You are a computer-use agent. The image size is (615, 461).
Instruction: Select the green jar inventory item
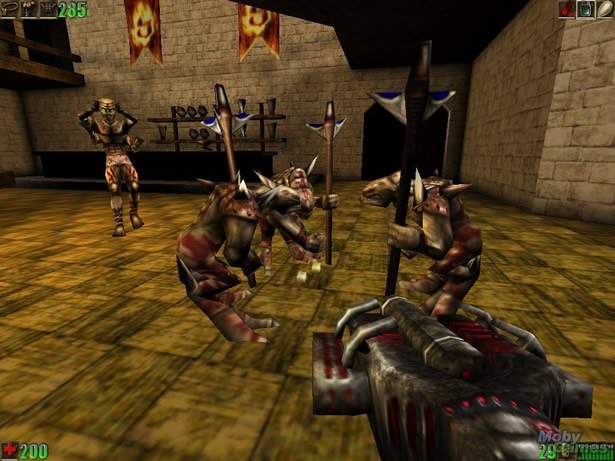coord(583,10)
